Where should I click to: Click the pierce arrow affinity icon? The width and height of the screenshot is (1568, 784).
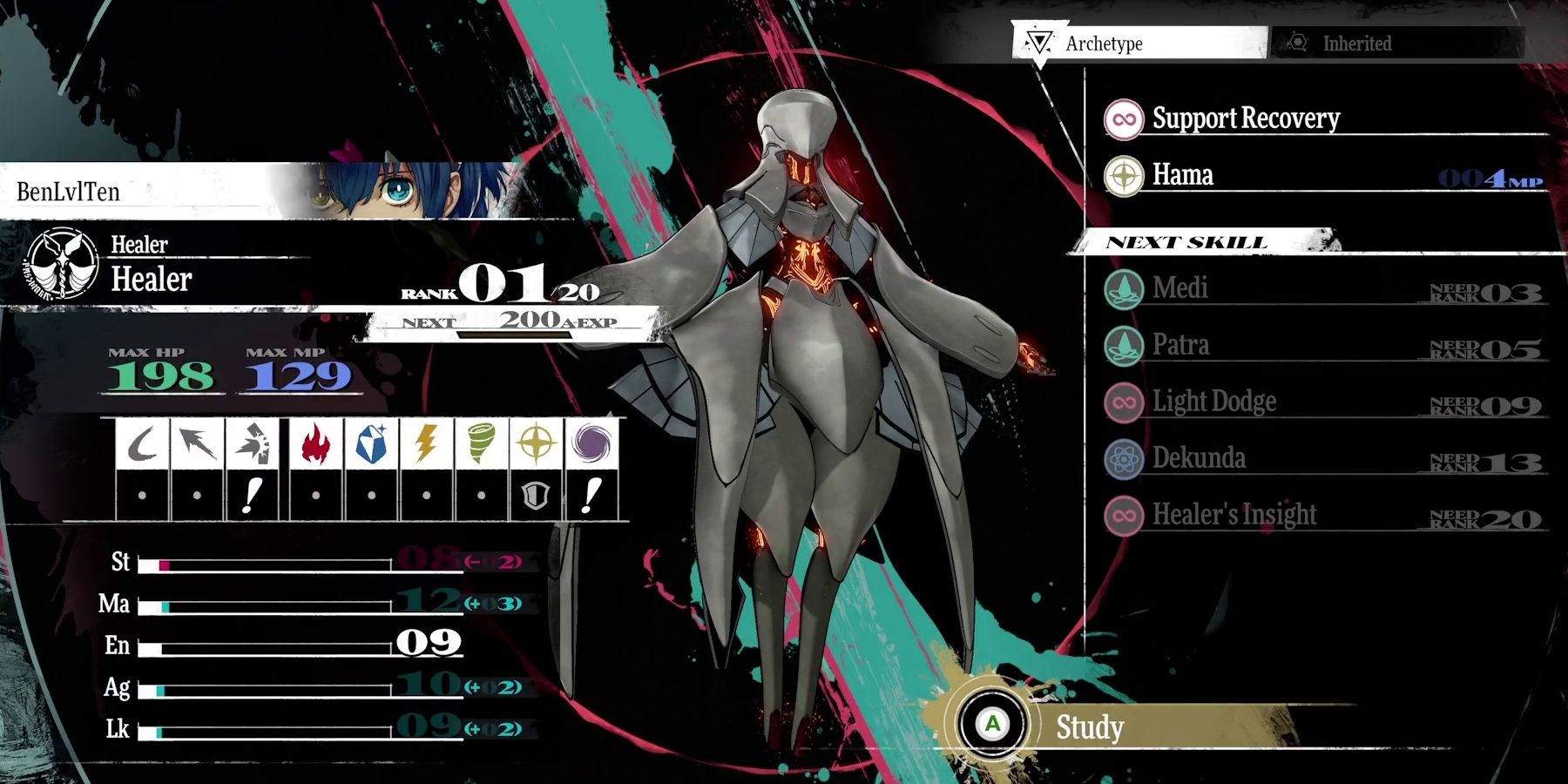[197, 444]
